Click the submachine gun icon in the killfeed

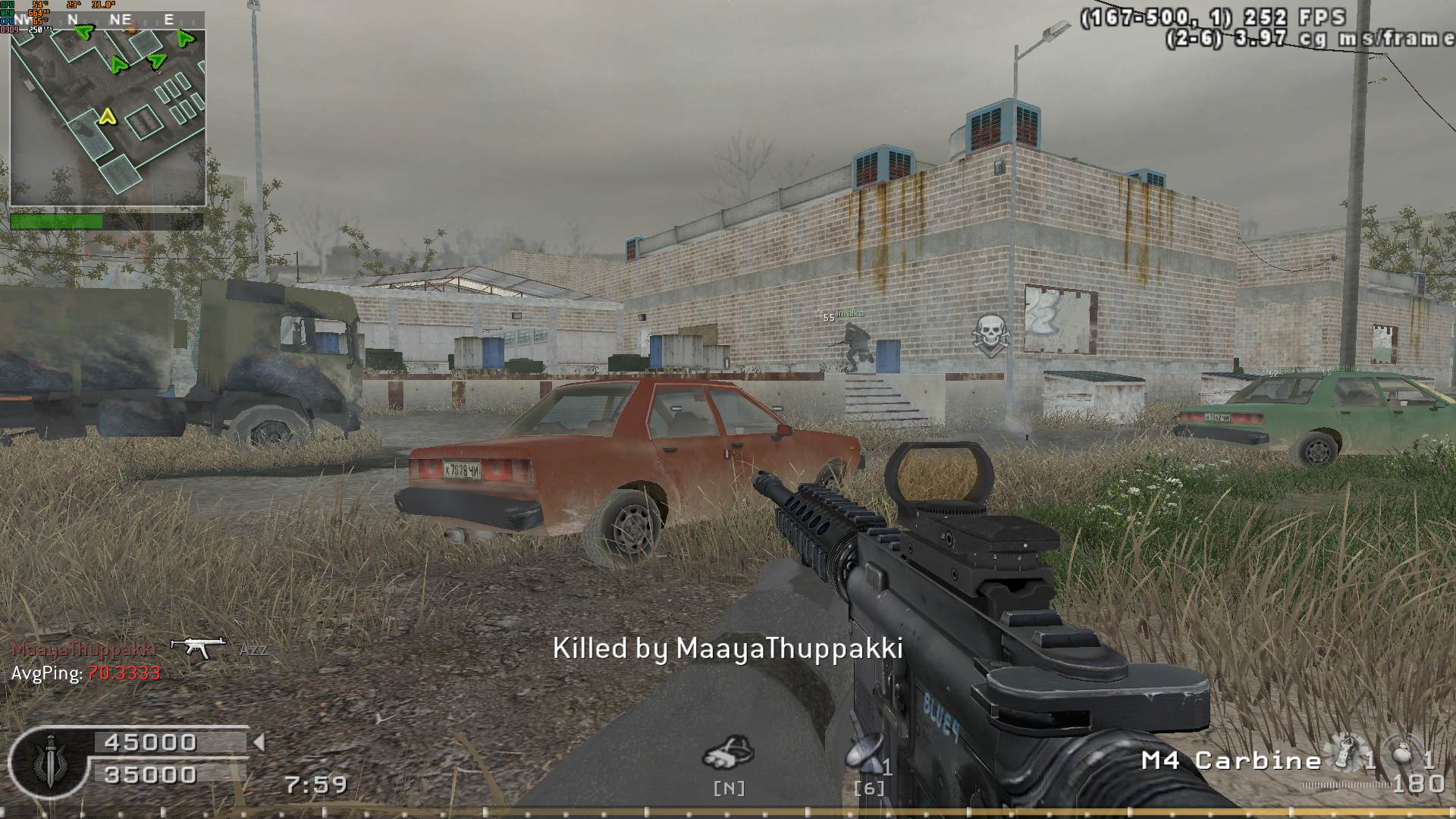click(198, 647)
